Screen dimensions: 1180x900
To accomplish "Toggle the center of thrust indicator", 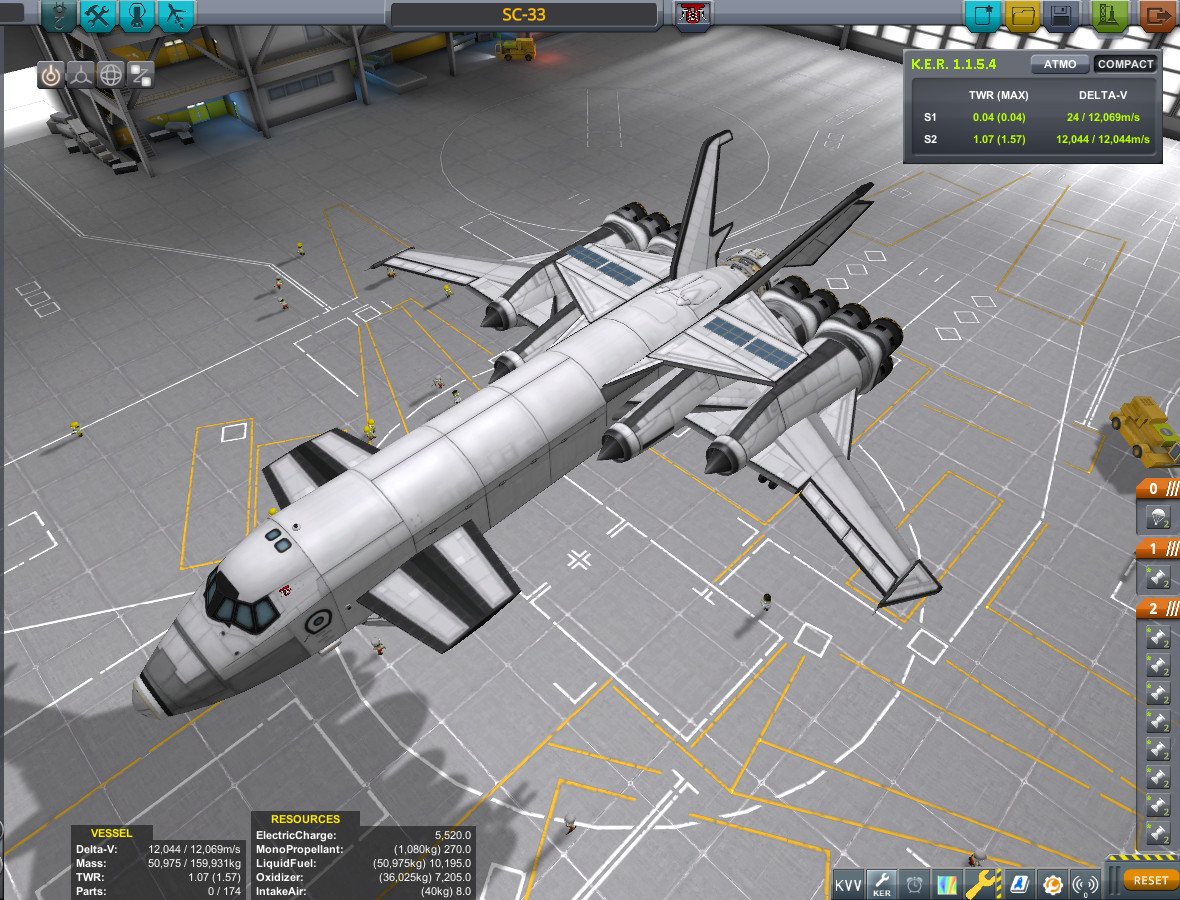I will 81,74.
